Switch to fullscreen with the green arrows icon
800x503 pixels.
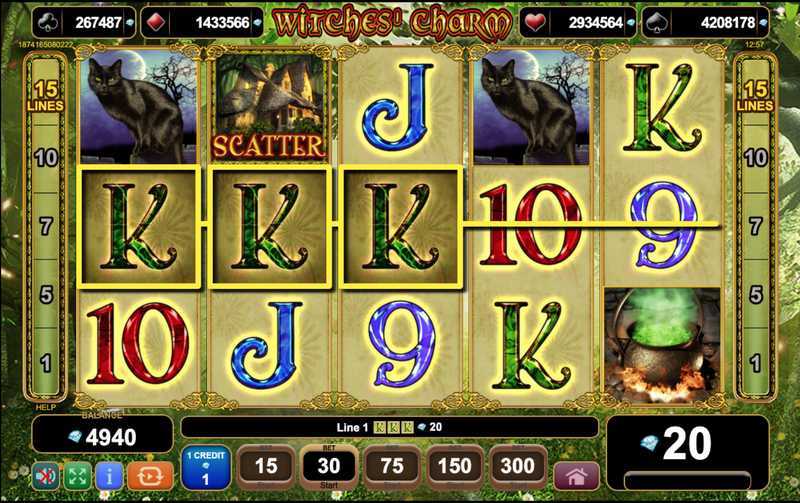76,473
